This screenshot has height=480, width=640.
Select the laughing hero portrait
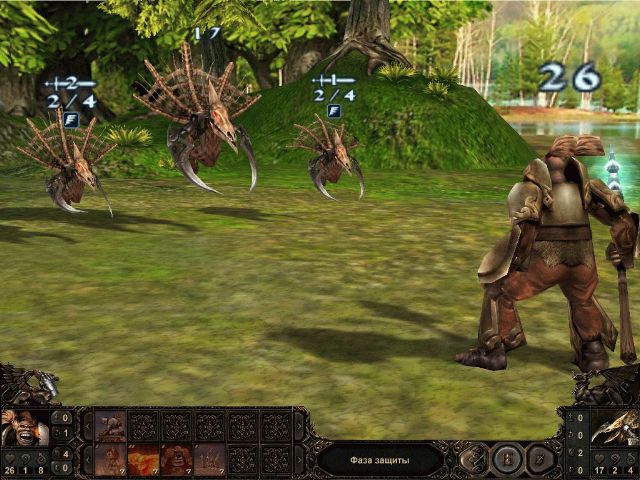24,427
